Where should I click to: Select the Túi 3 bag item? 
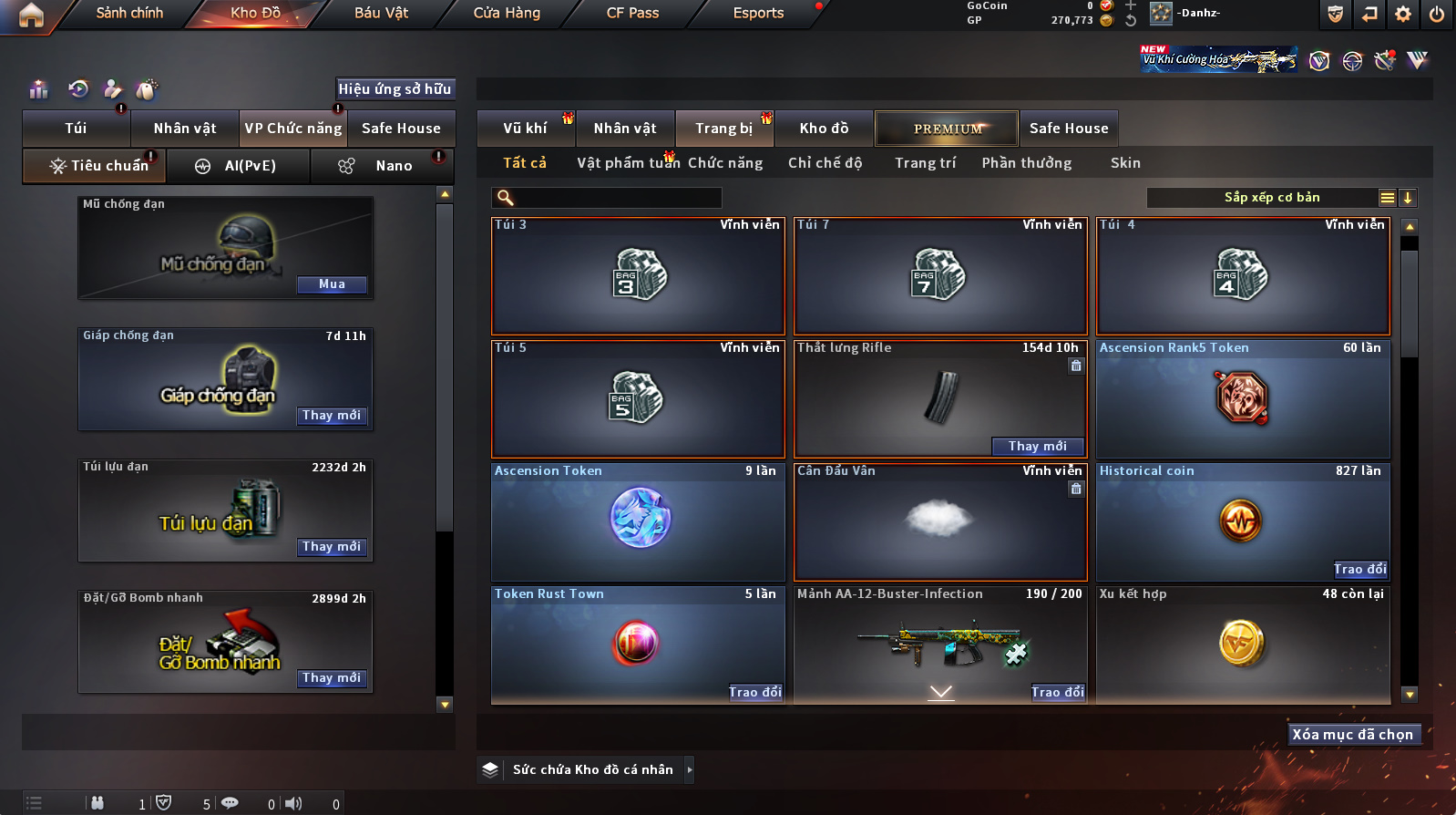pyautogui.click(x=638, y=275)
